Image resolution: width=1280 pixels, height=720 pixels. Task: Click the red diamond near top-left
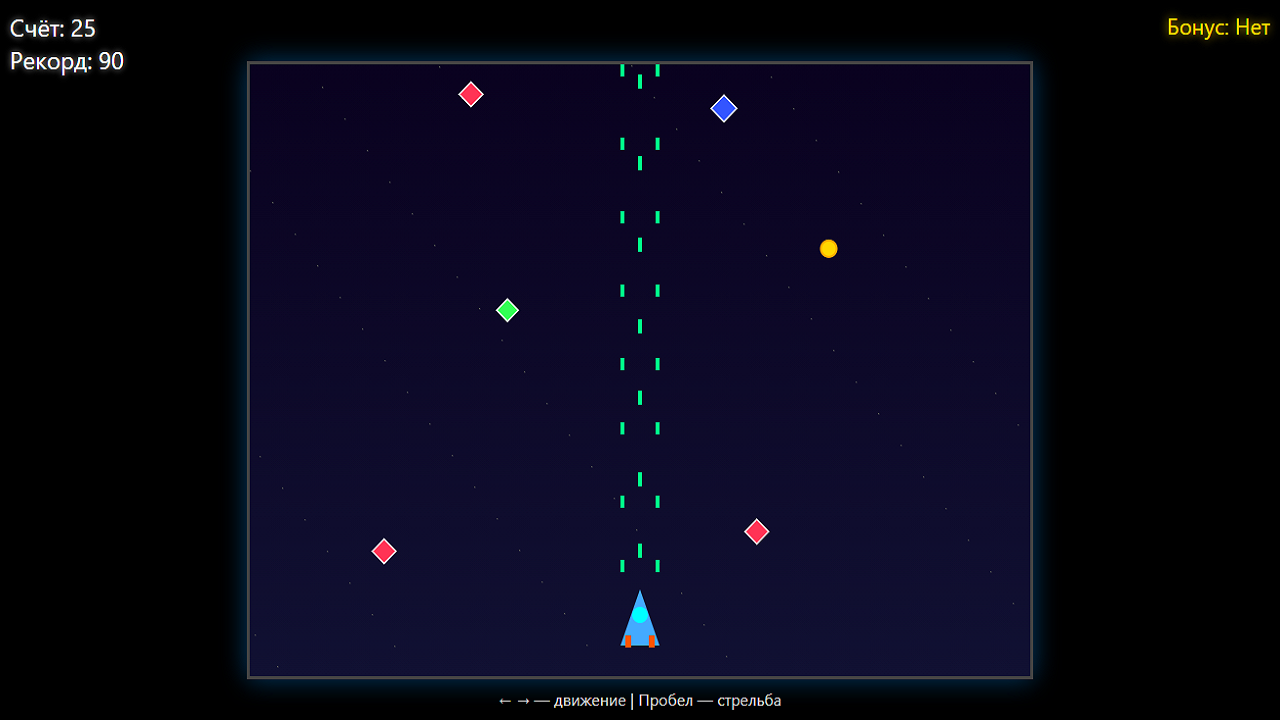(x=470, y=94)
